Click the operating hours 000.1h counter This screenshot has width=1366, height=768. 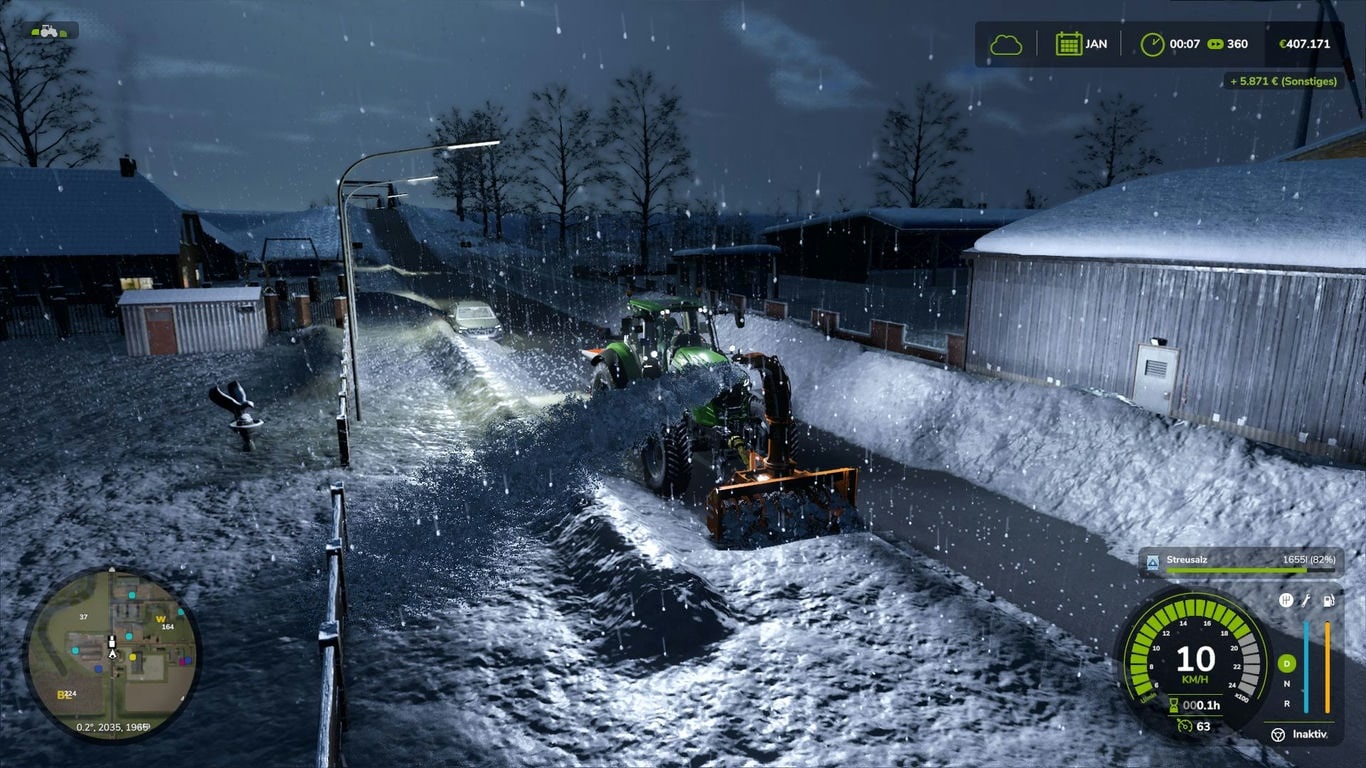1197,705
